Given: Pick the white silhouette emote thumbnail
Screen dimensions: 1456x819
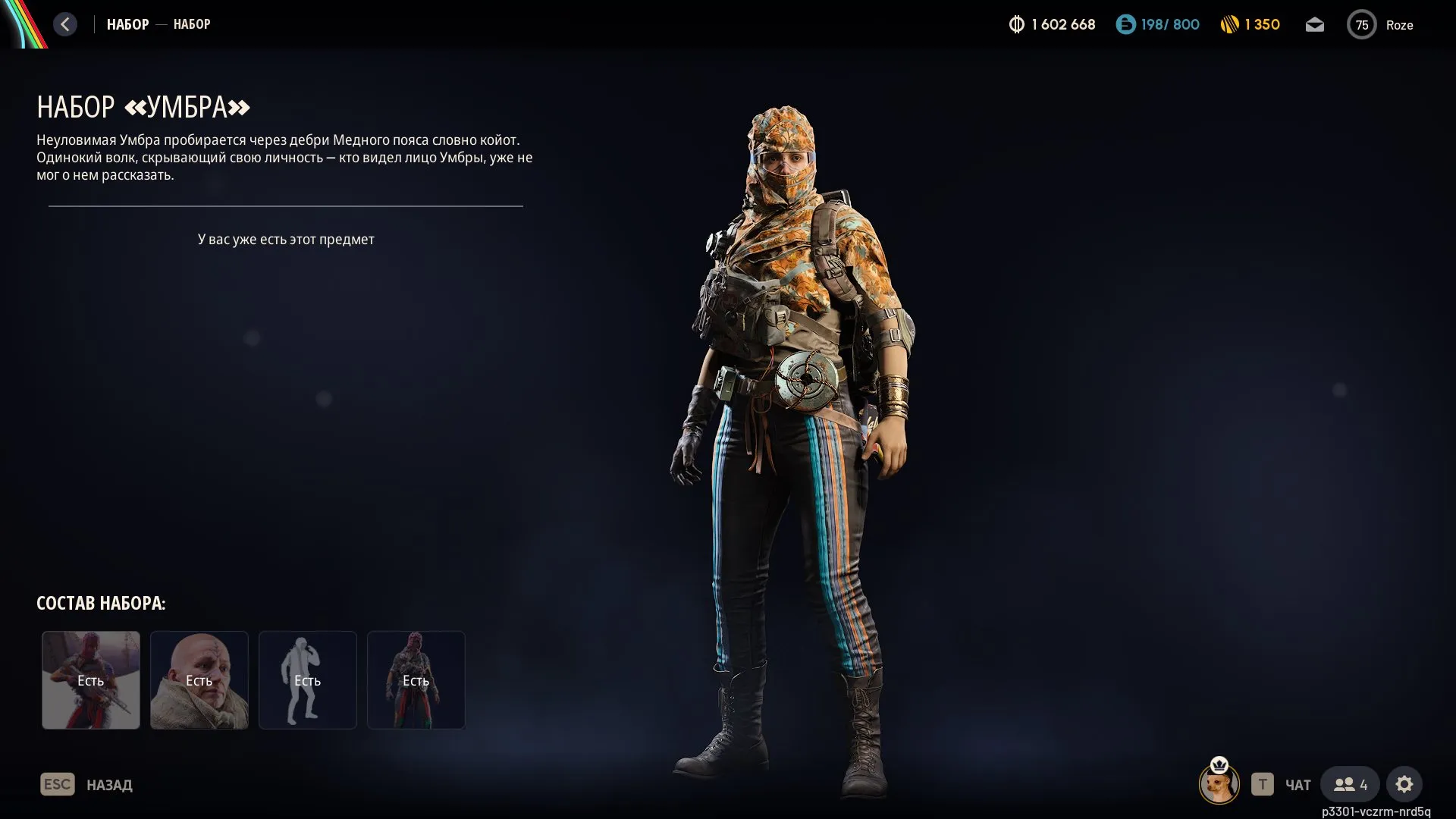Looking at the screenshot, I should [308, 680].
